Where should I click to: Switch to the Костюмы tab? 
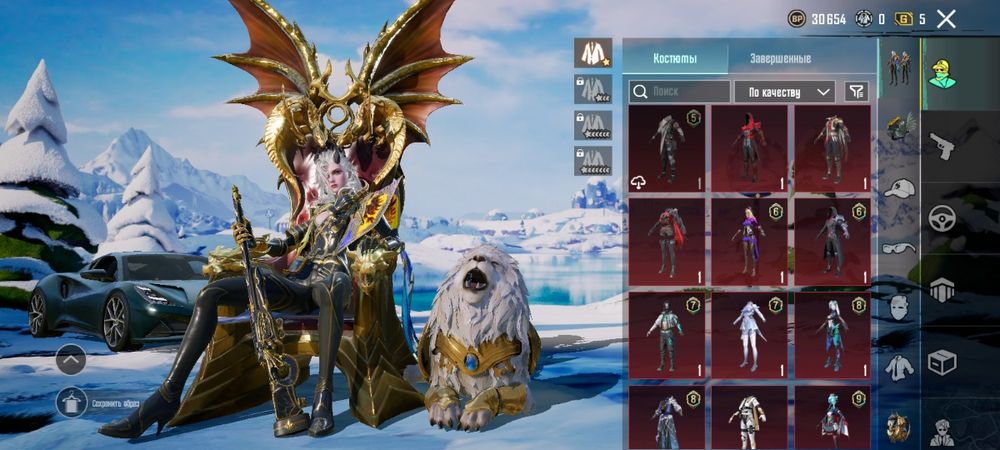pyautogui.click(x=675, y=58)
